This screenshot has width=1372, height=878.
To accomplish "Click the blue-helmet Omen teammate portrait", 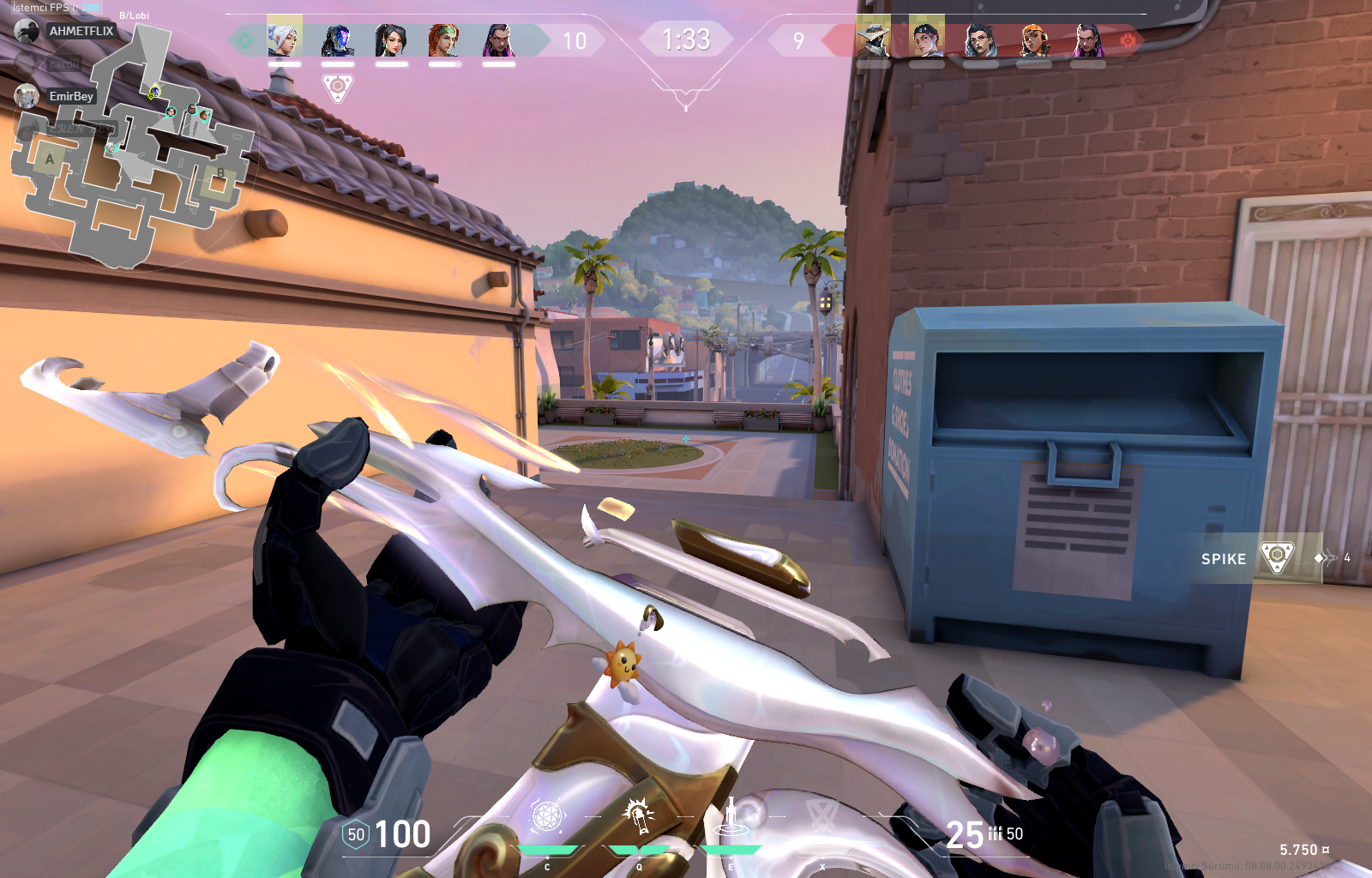I will tap(338, 40).
